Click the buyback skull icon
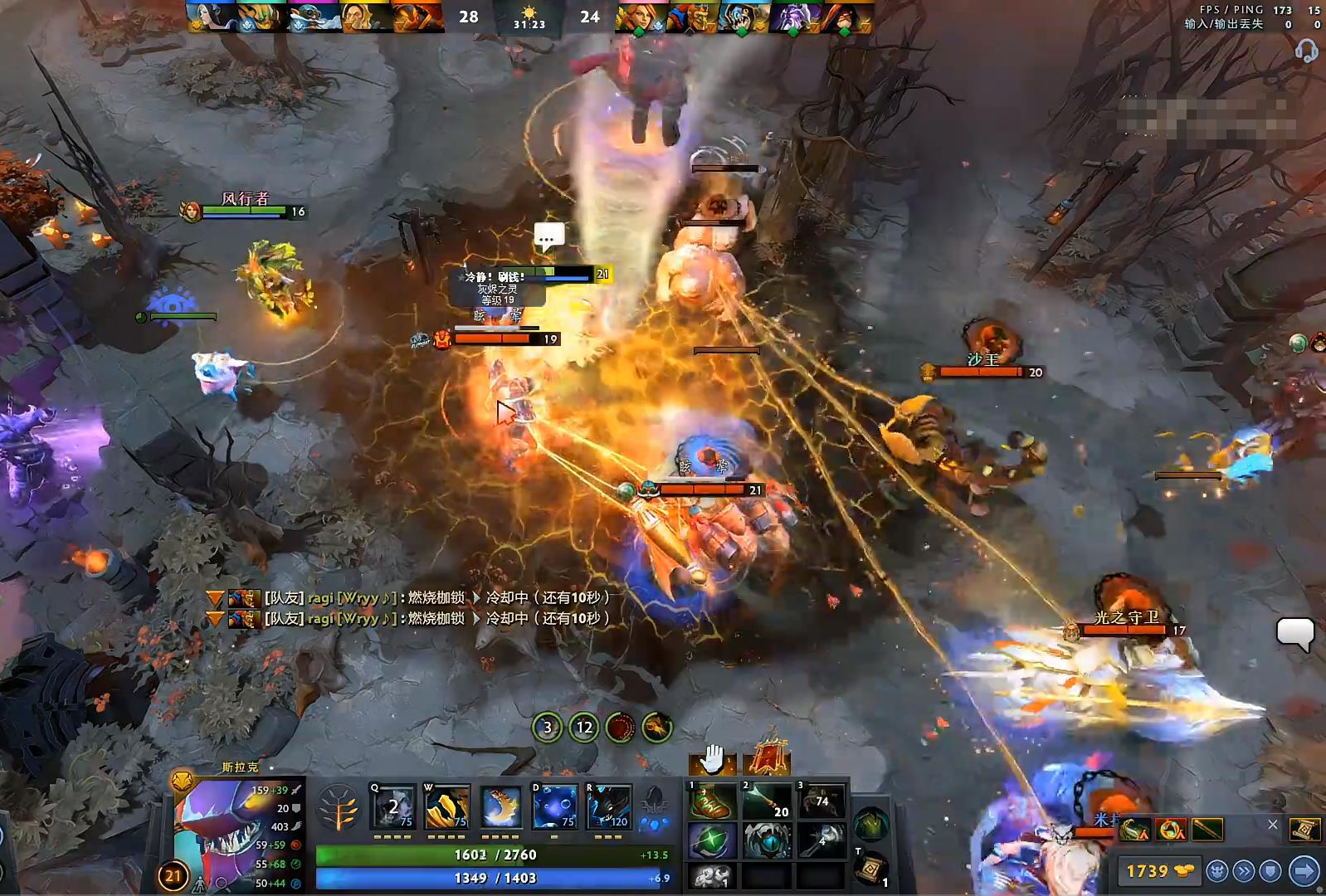 tap(1218, 871)
